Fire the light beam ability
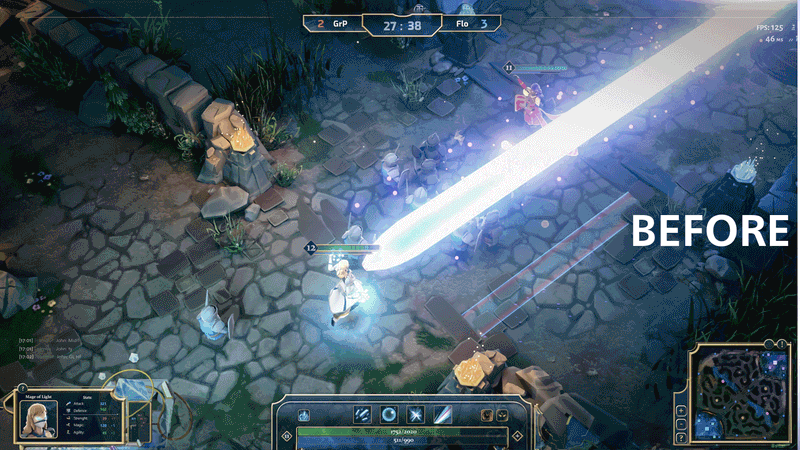This screenshot has width=800, height=450. click(441, 414)
